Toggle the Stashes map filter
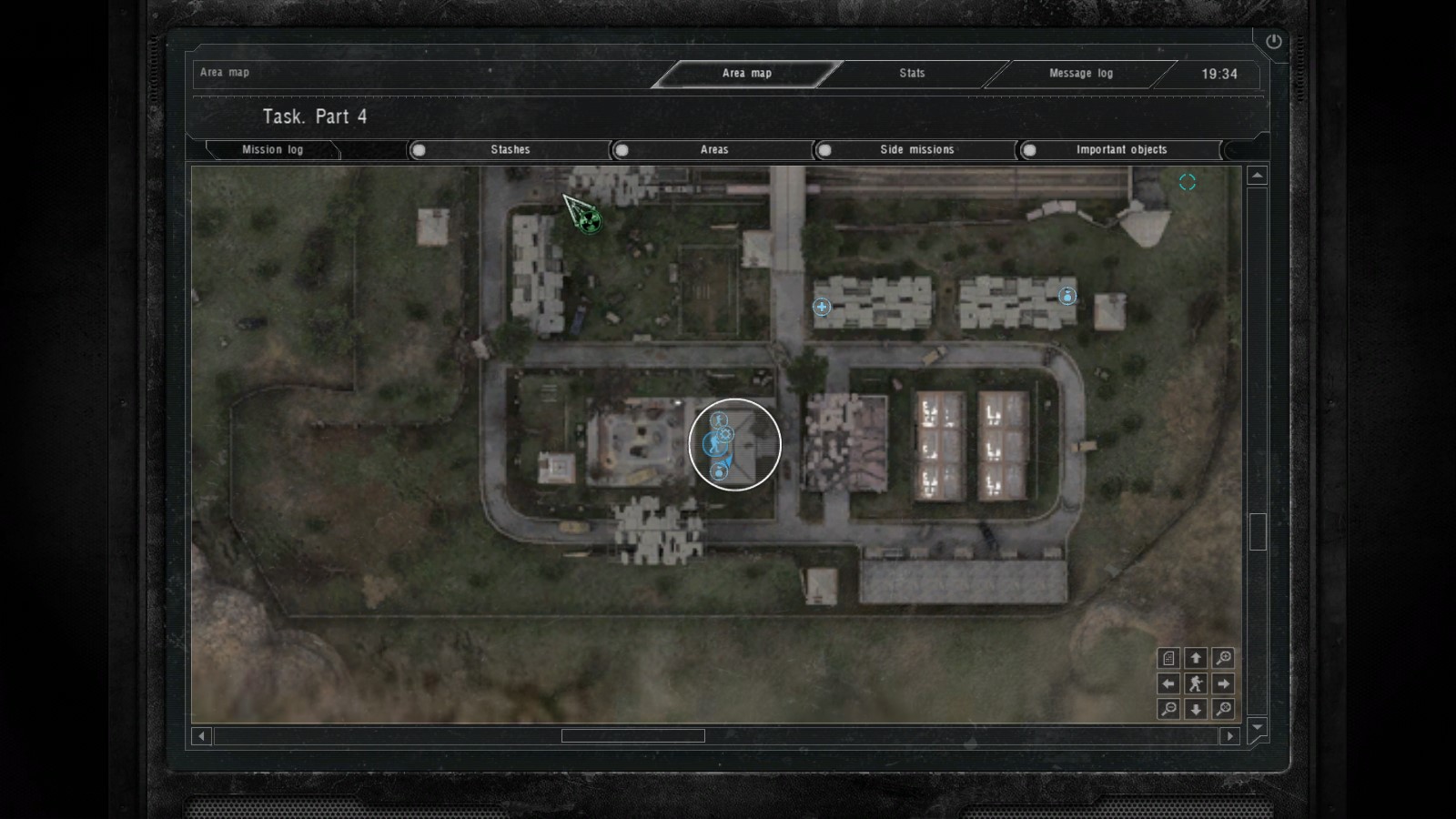This screenshot has height=819, width=1456. coord(419,150)
